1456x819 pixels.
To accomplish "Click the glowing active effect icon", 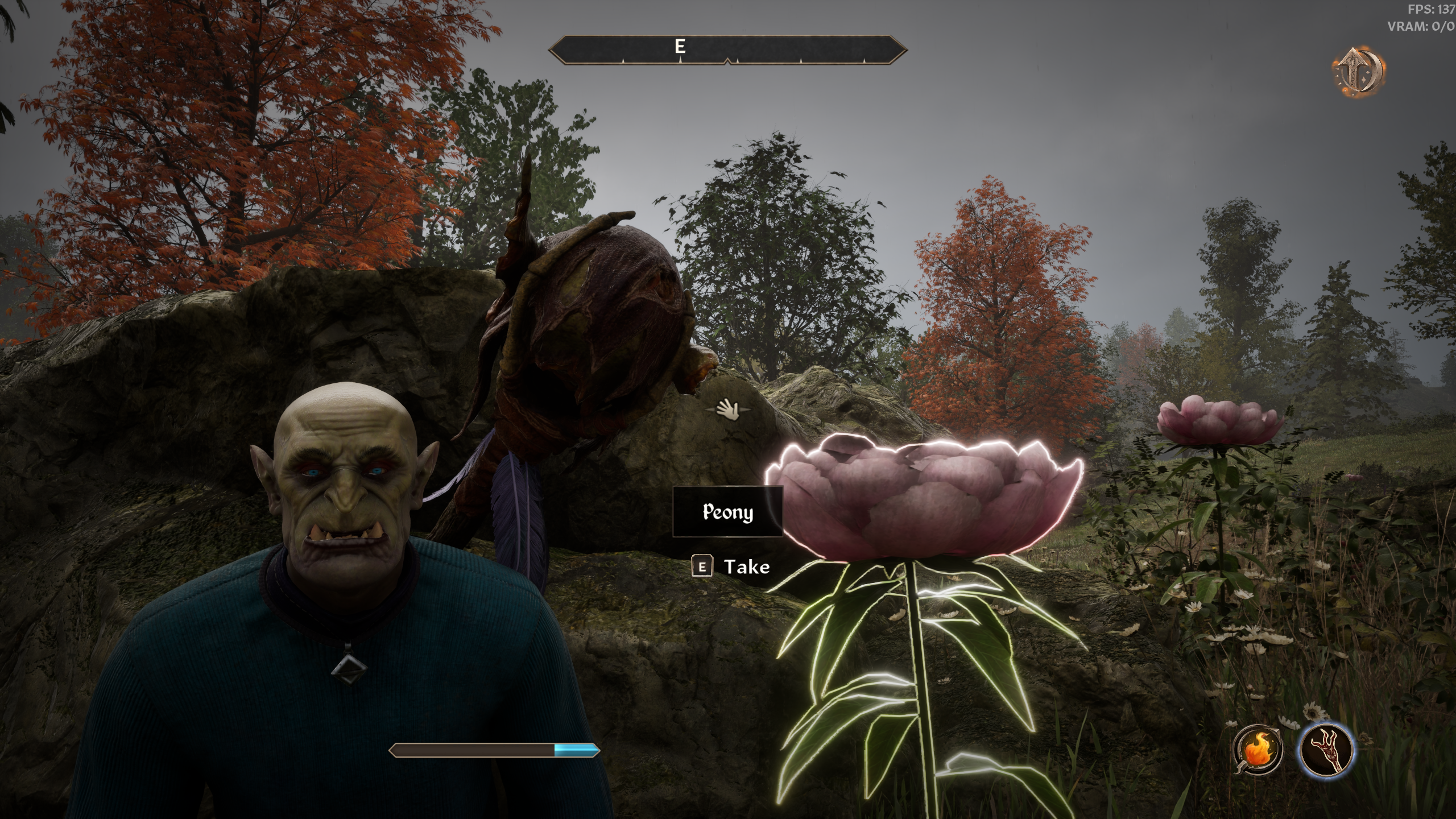I will tap(1359, 73).
